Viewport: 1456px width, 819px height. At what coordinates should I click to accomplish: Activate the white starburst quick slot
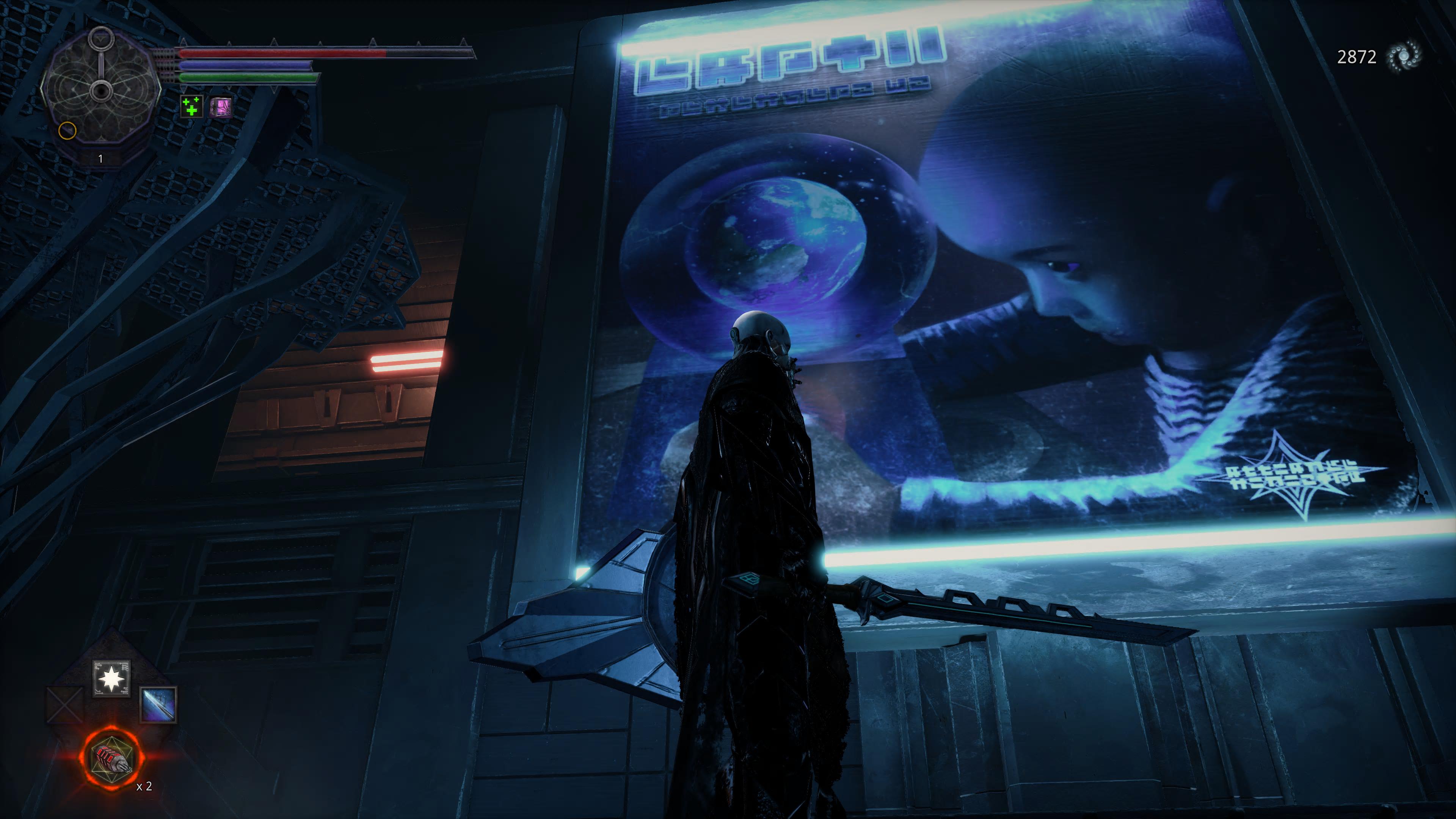111,678
